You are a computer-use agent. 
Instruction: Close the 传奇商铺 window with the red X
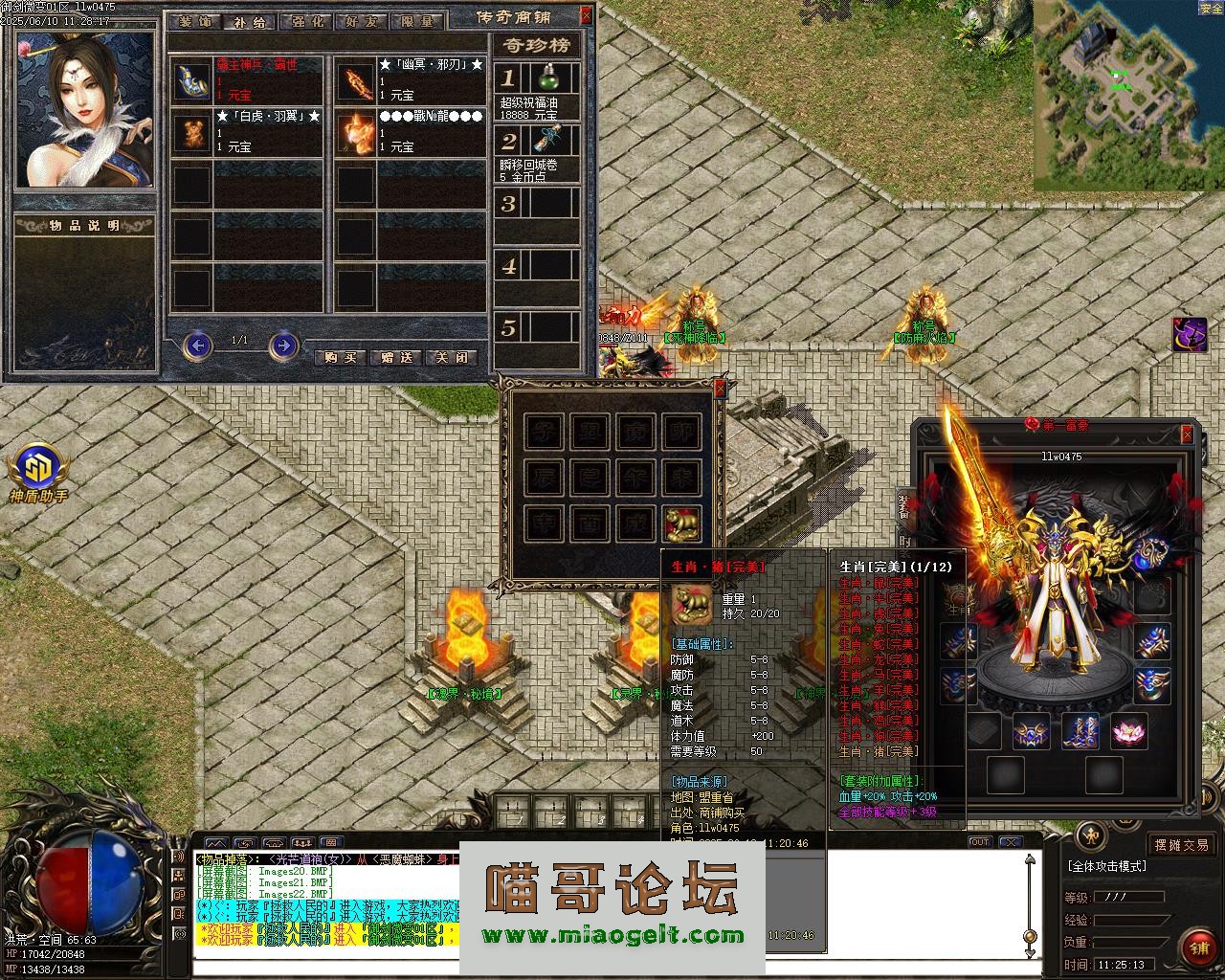point(586,15)
